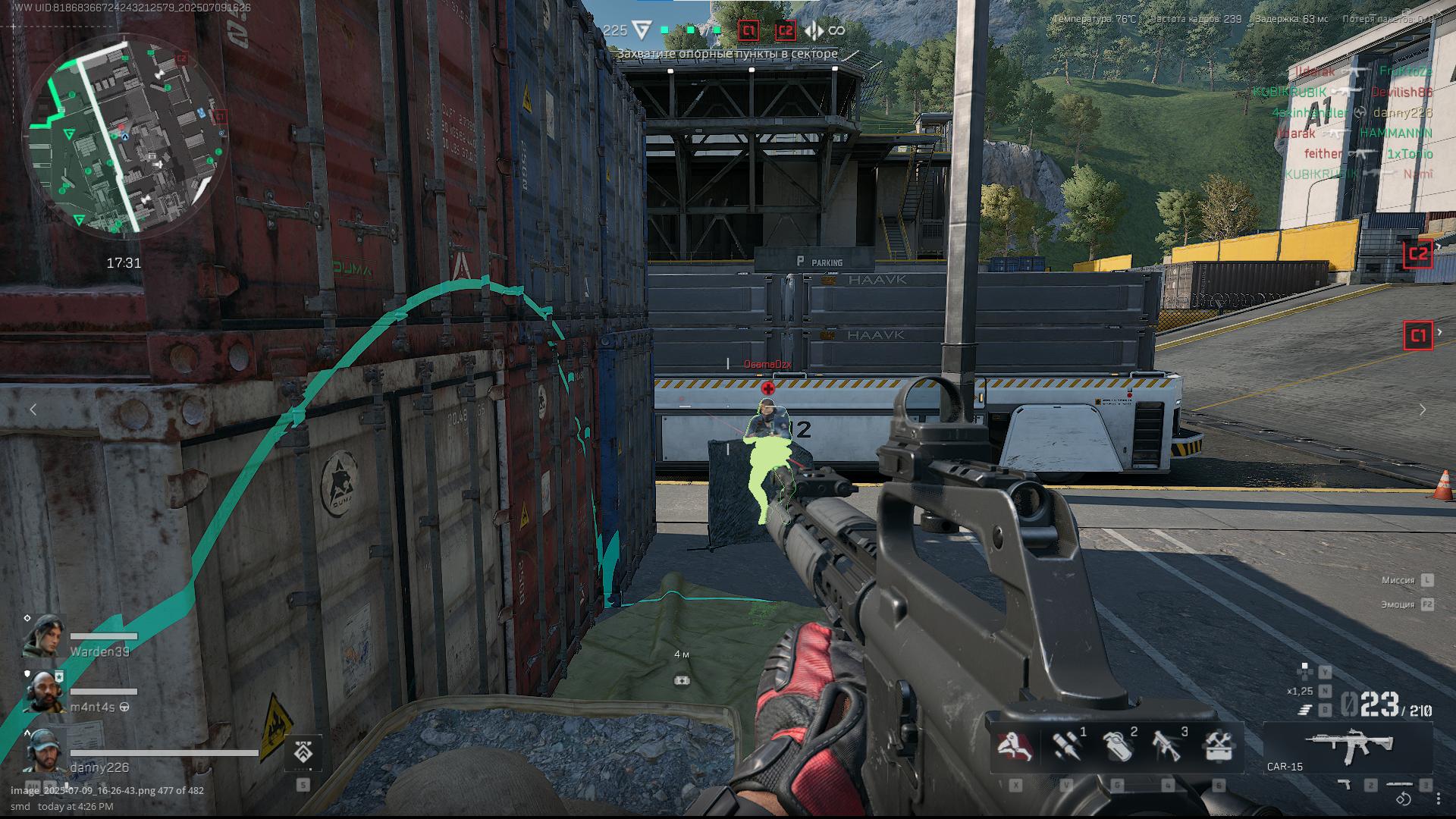Switch to the pistol sidearm icon
1456x819 pixels.
click(x=1345, y=785)
